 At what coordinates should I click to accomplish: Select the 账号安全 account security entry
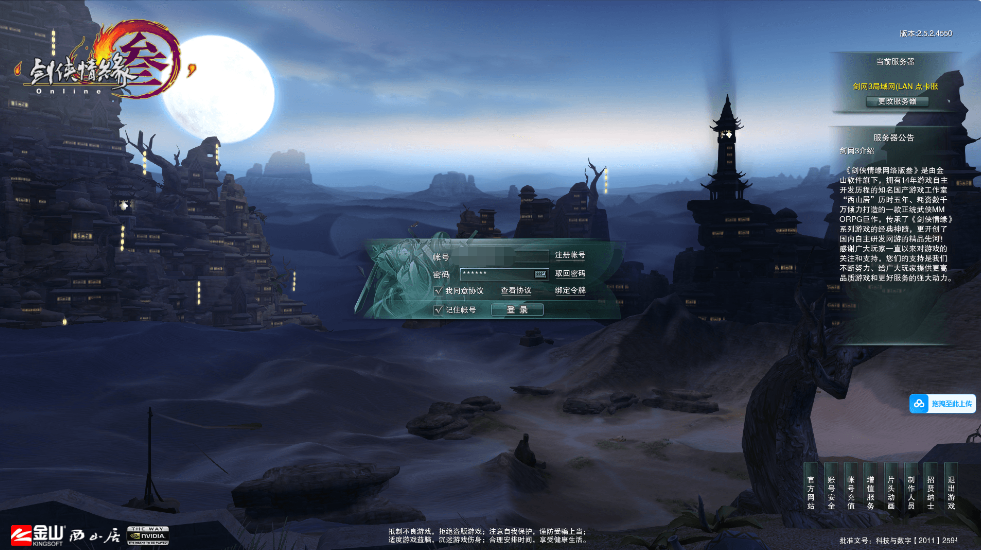tap(831, 492)
